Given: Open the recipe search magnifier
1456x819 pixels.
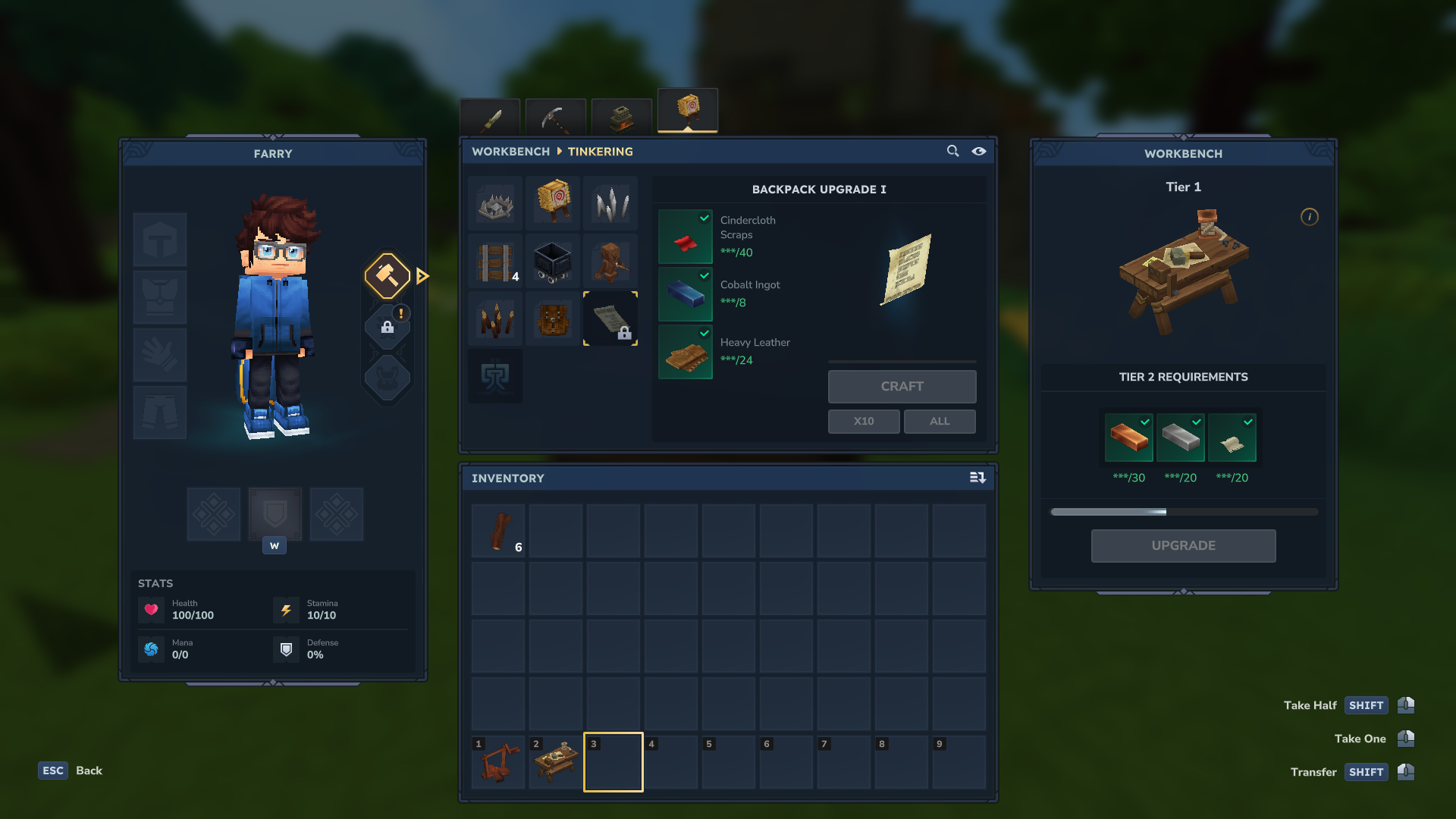Looking at the screenshot, I should (x=953, y=152).
